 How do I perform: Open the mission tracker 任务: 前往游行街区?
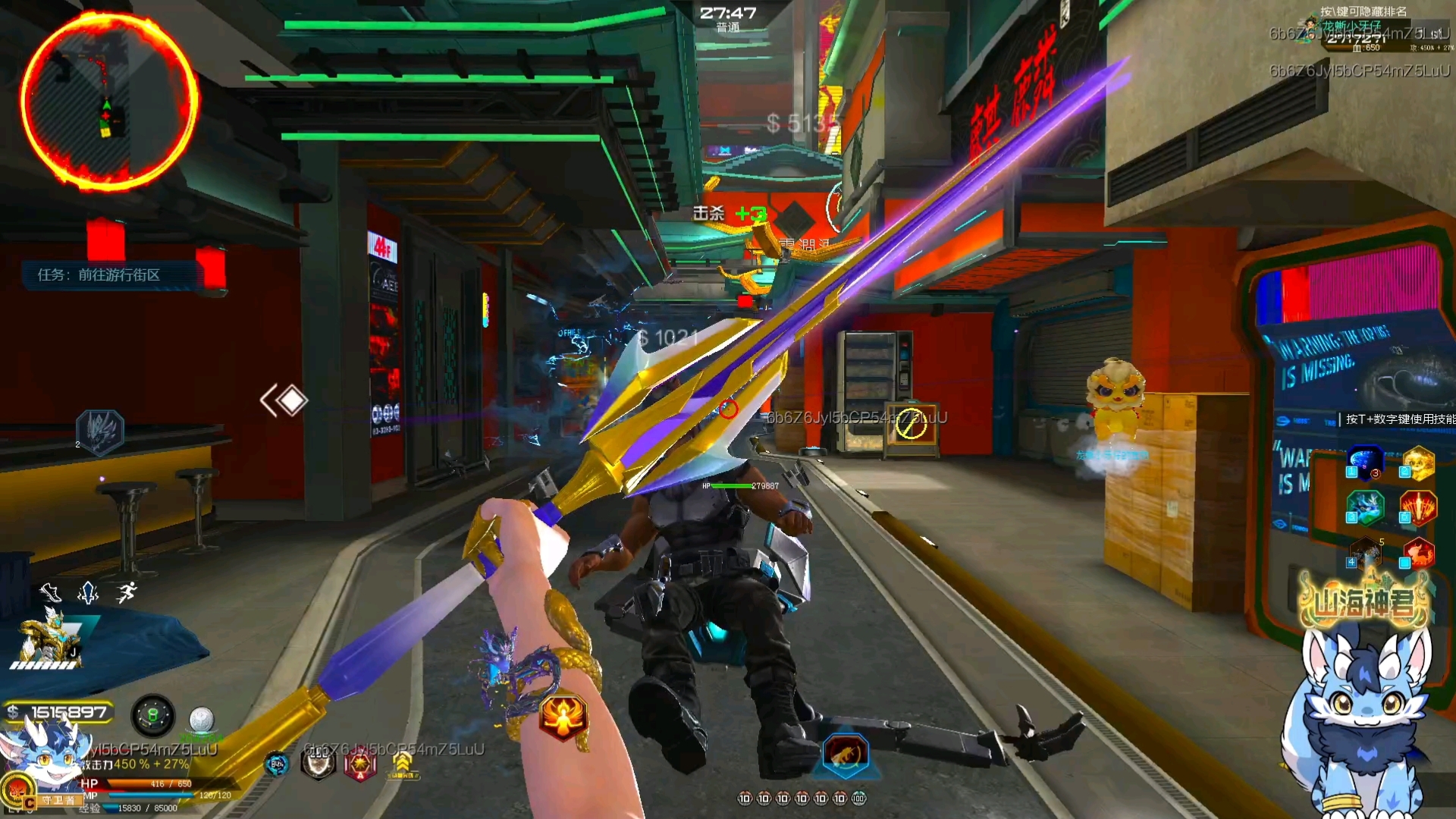(x=99, y=275)
